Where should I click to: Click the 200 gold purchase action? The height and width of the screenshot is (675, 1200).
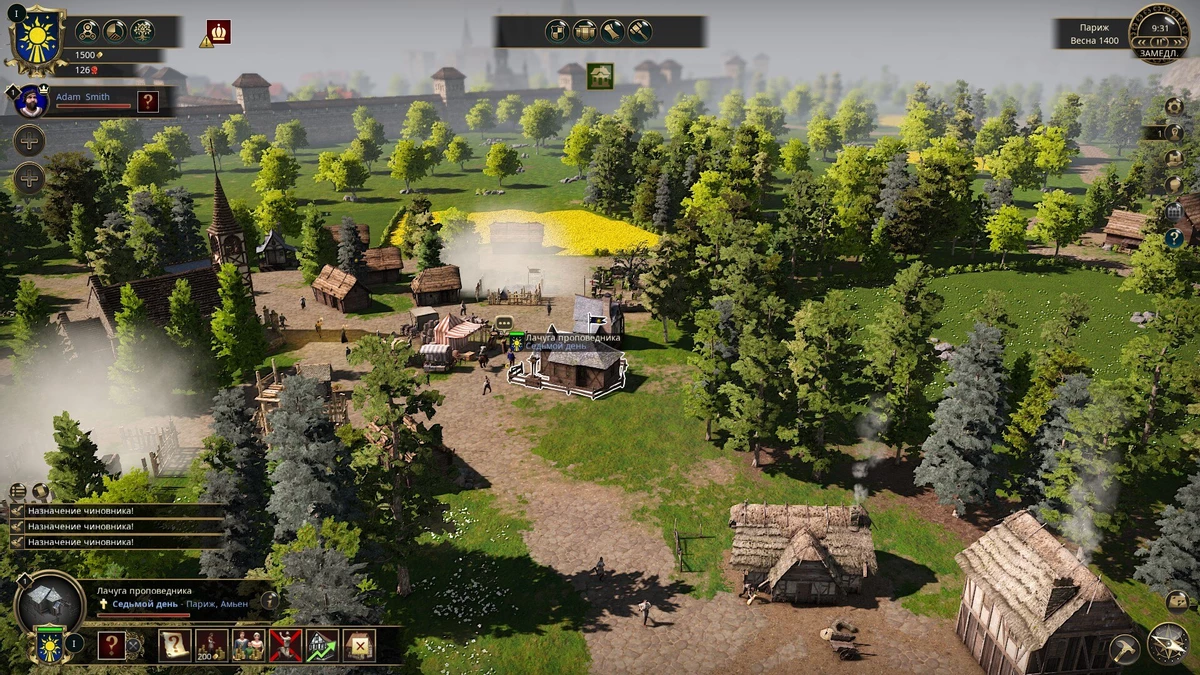[211, 646]
